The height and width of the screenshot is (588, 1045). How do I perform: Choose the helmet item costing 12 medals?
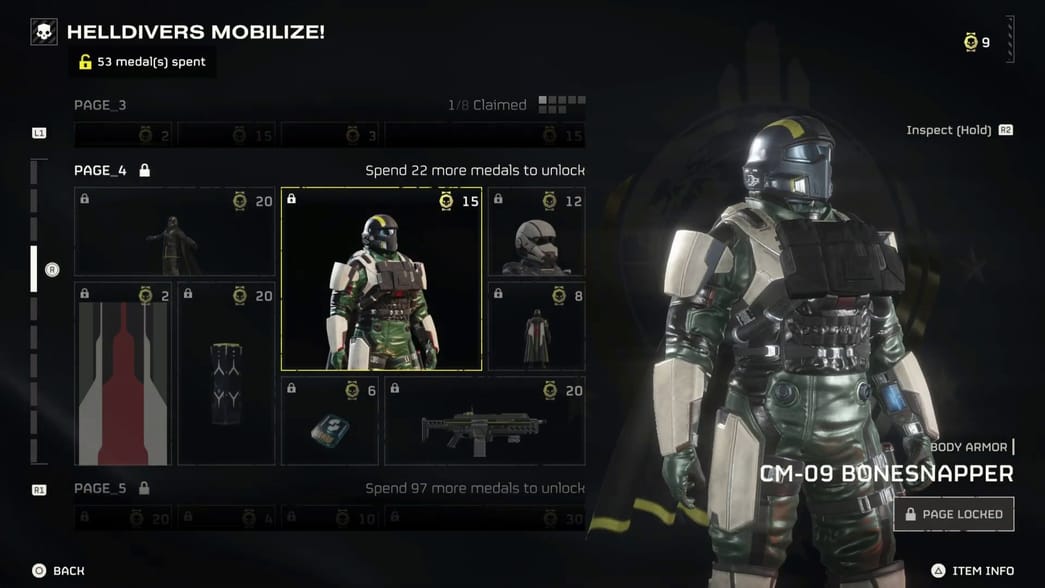tap(536, 231)
